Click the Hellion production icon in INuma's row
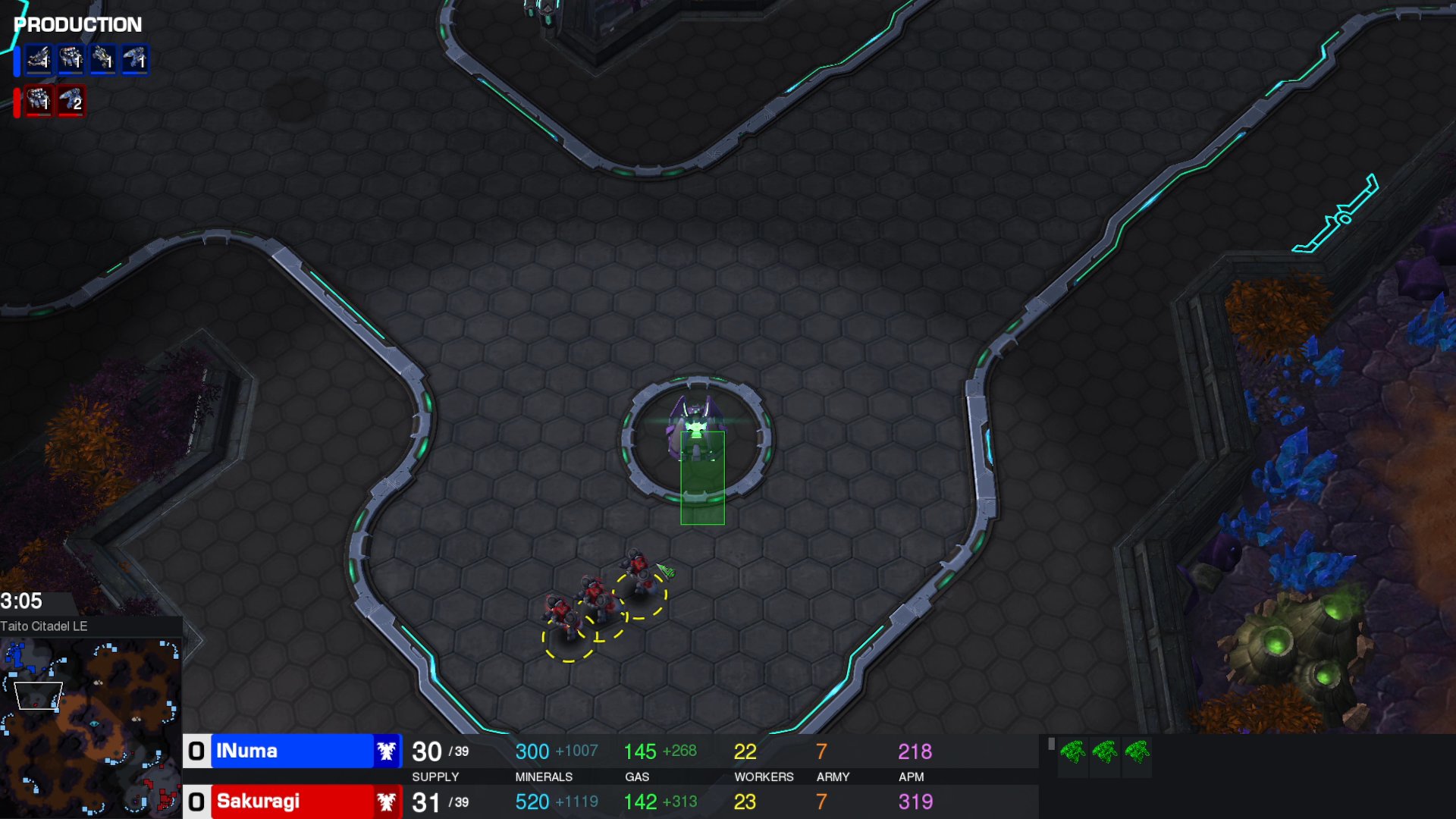Screen dimensions: 1456x819 [104, 61]
